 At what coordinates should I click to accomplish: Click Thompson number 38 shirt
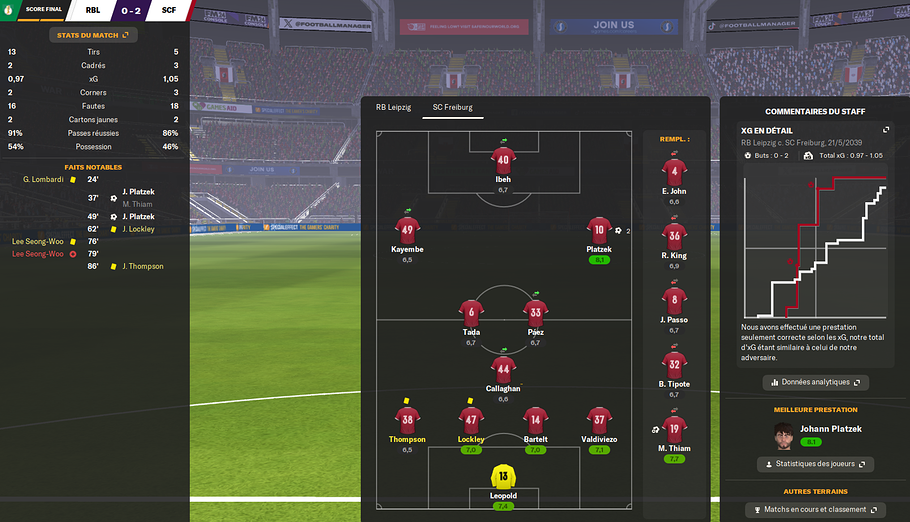click(407, 420)
